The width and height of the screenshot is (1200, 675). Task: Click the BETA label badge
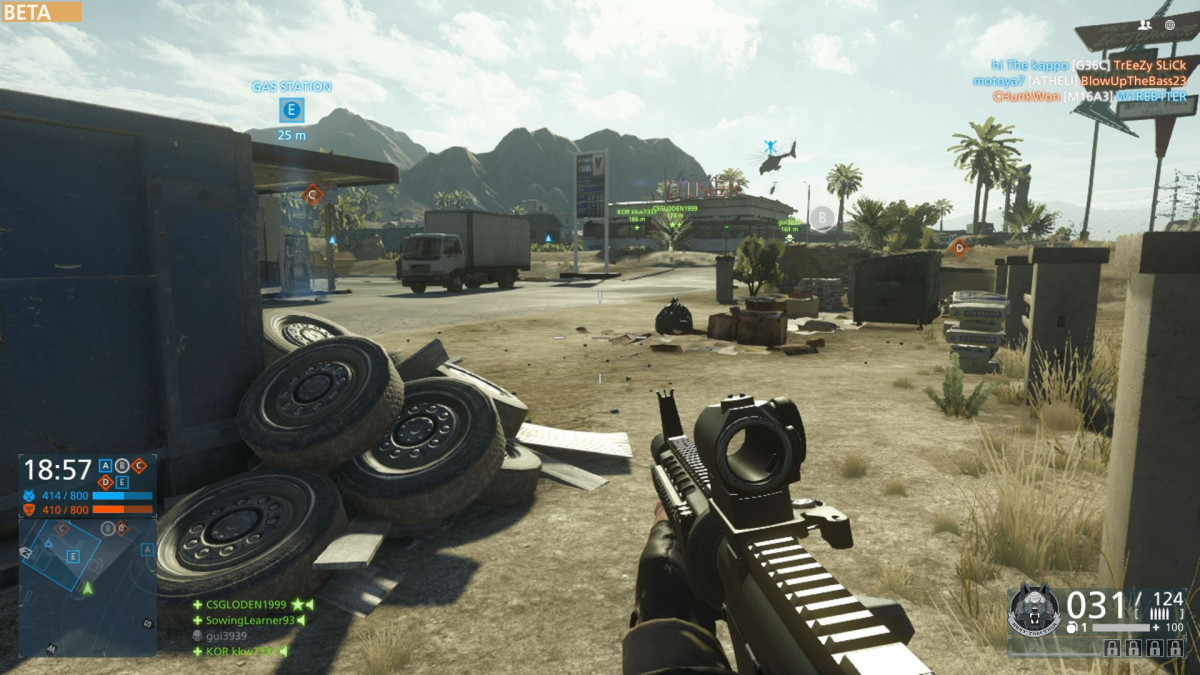(42, 12)
